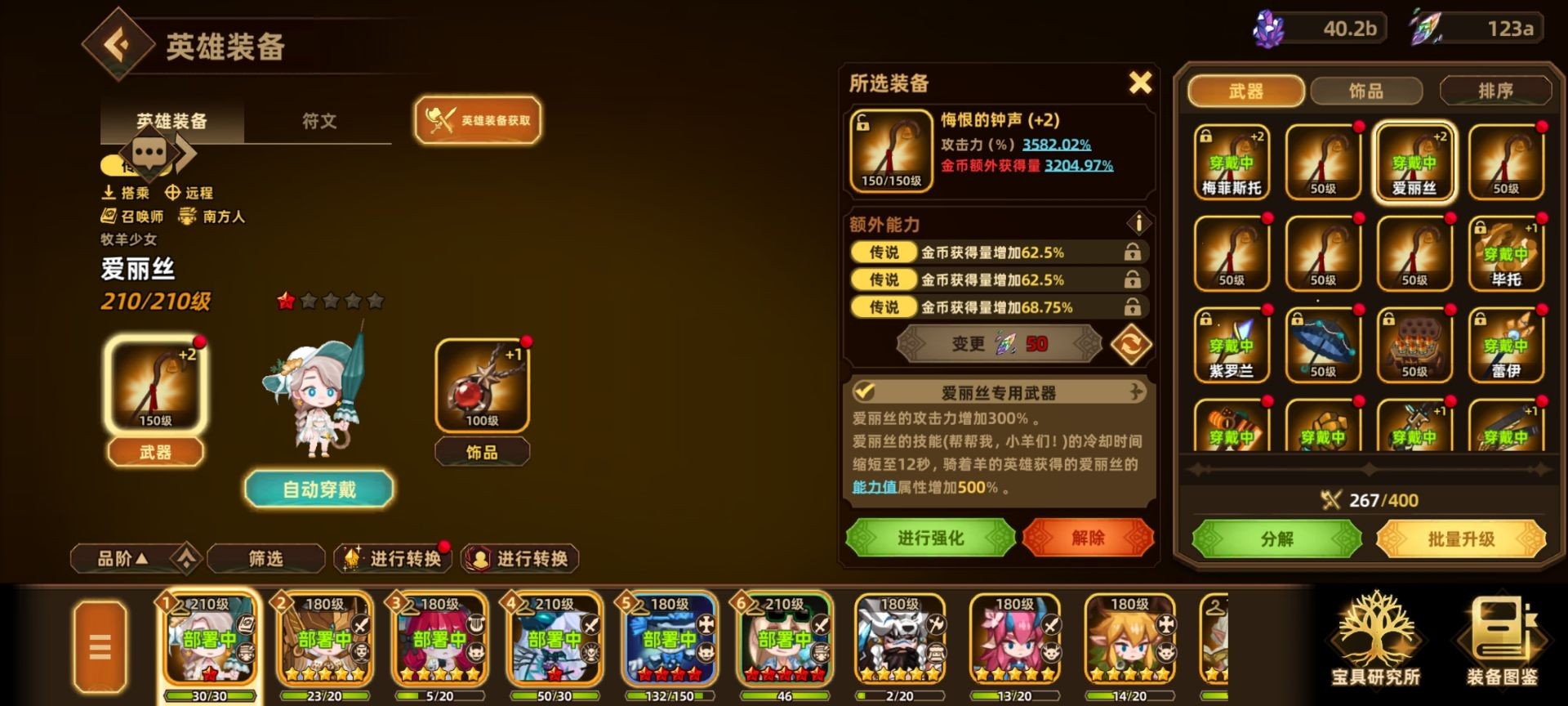1568x706 pixels.
Task: Tap the circular reroll icon beside 变更 button
Action: pyautogui.click(x=1134, y=345)
